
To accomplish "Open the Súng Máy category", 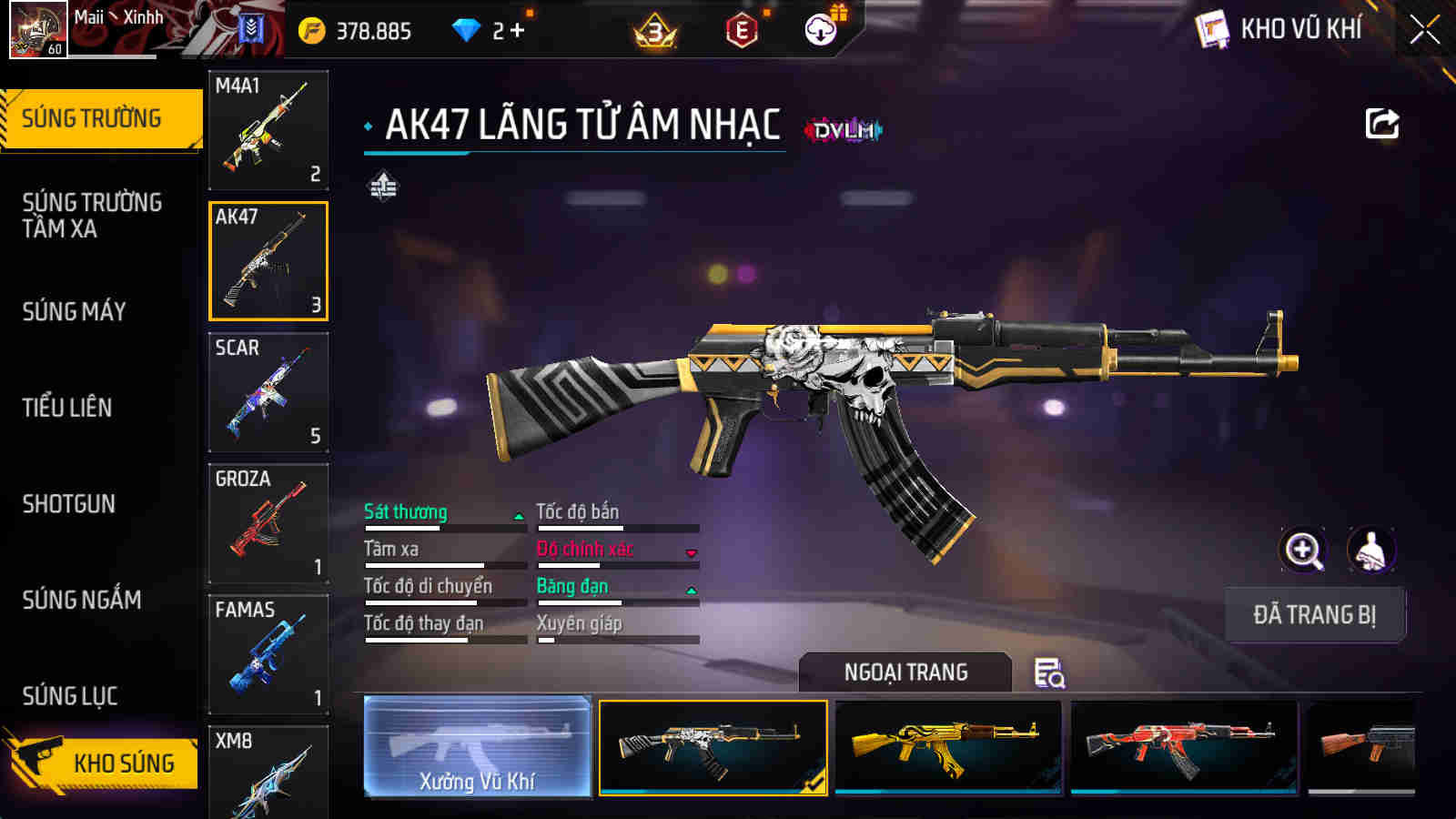I will (x=75, y=311).
